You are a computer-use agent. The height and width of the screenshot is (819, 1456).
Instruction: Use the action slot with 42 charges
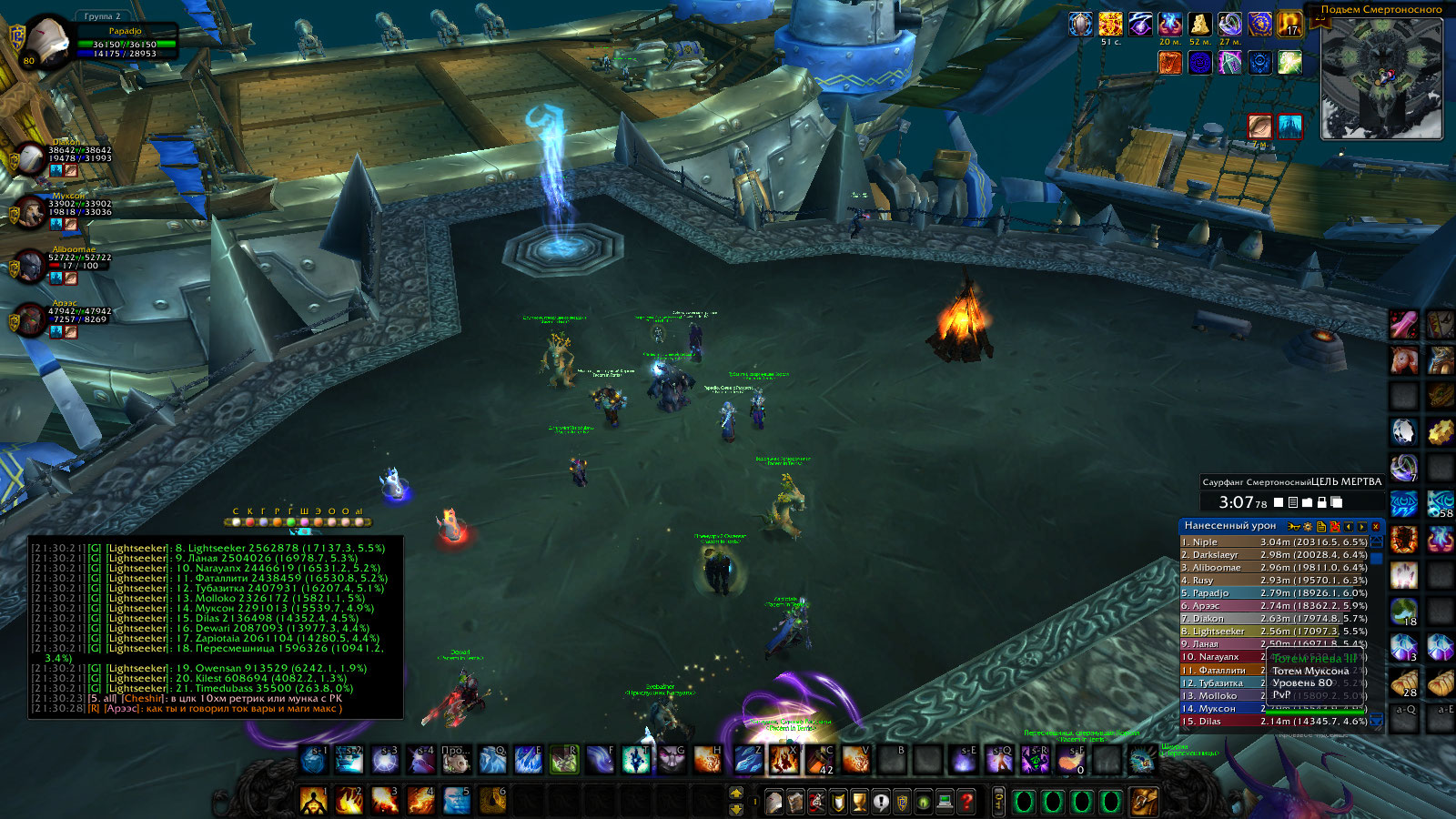point(820,759)
